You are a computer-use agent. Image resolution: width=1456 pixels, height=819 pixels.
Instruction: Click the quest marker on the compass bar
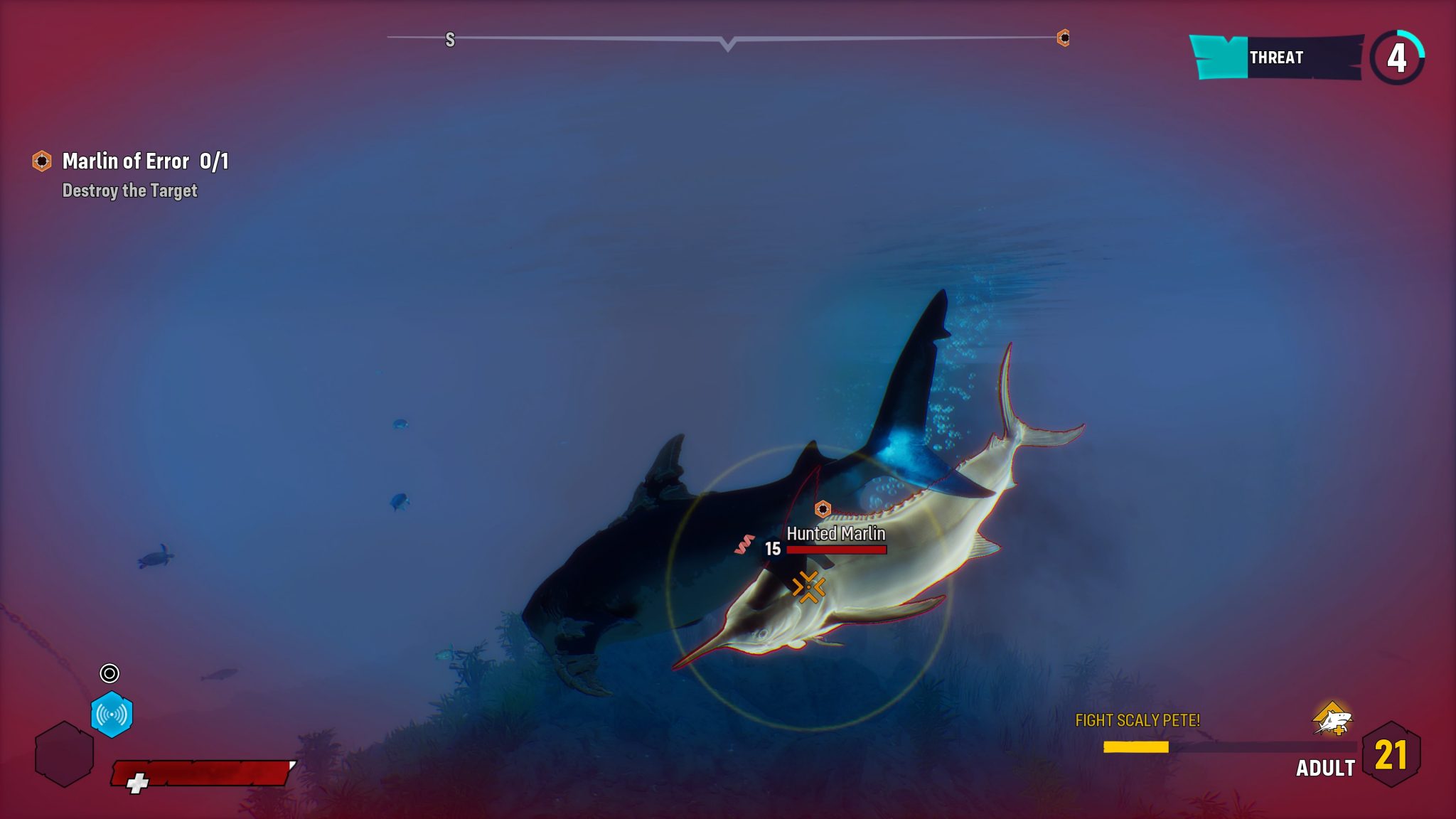[1062, 39]
